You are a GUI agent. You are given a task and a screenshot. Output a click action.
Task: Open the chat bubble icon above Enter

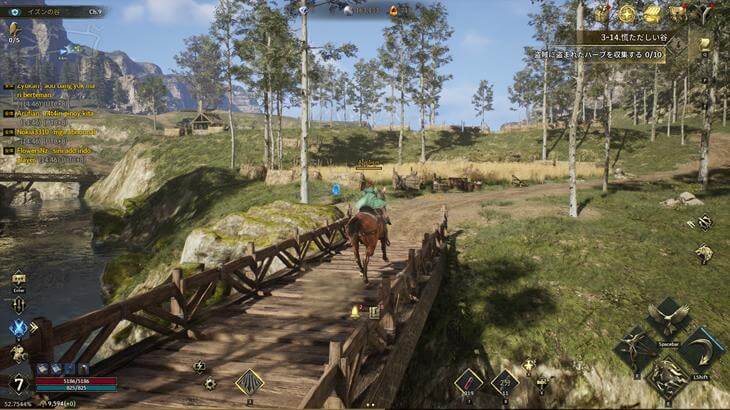[19, 278]
